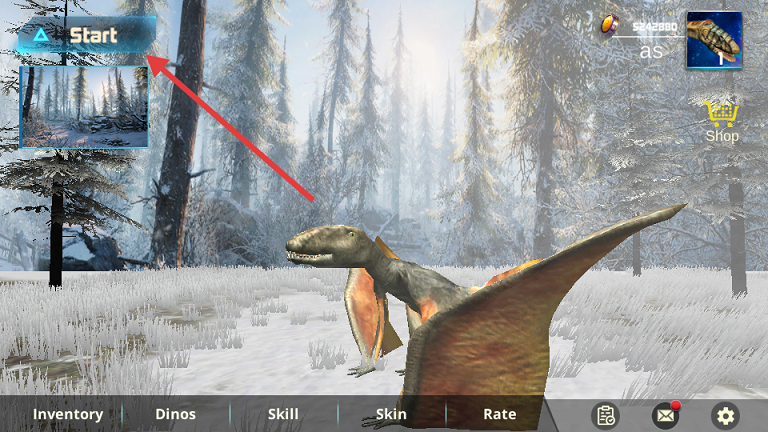Choose the Rate option
The width and height of the screenshot is (768, 432).
click(499, 414)
